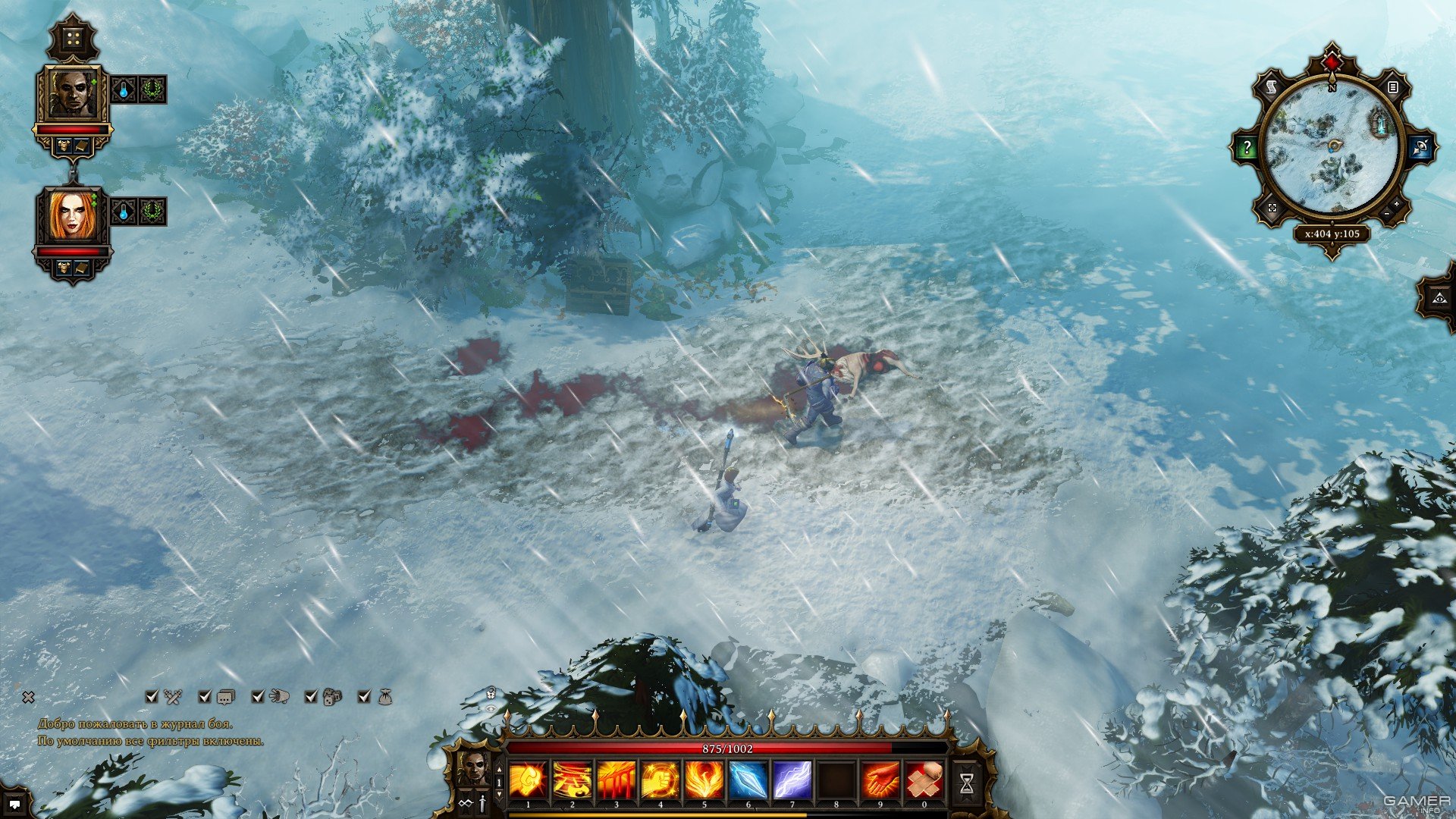Close the combat log with X
The height and width of the screenshot is (819, 1456).
pos(28,697)
